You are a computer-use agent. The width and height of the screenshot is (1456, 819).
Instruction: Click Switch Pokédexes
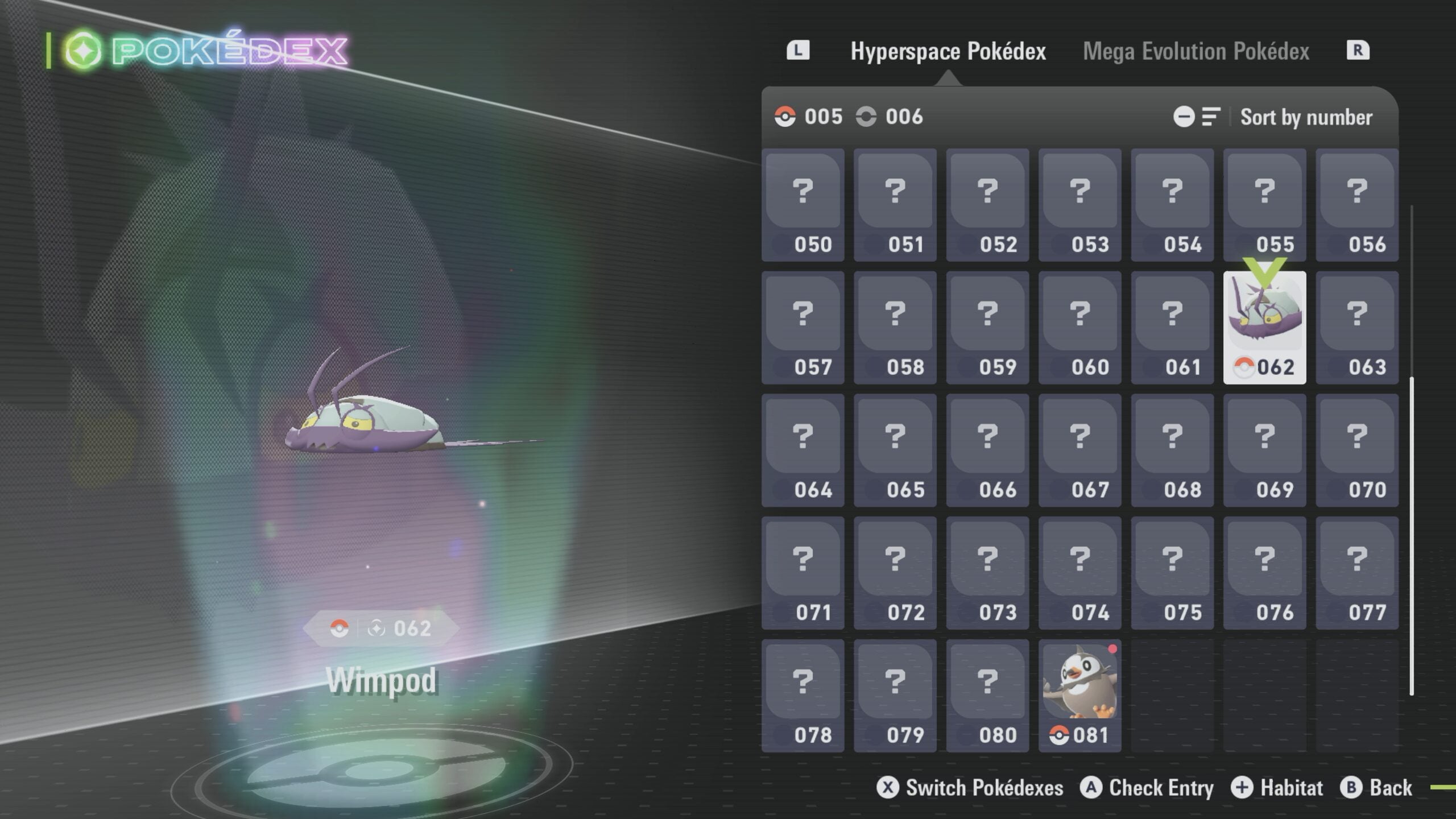[970, 788]
